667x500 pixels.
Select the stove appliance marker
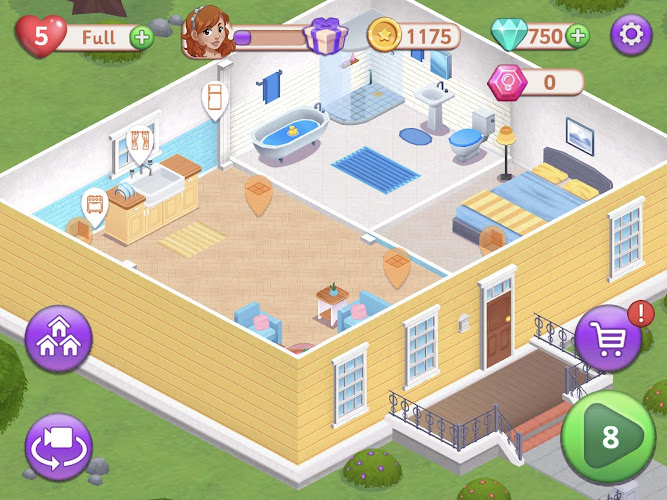[96, 204]
